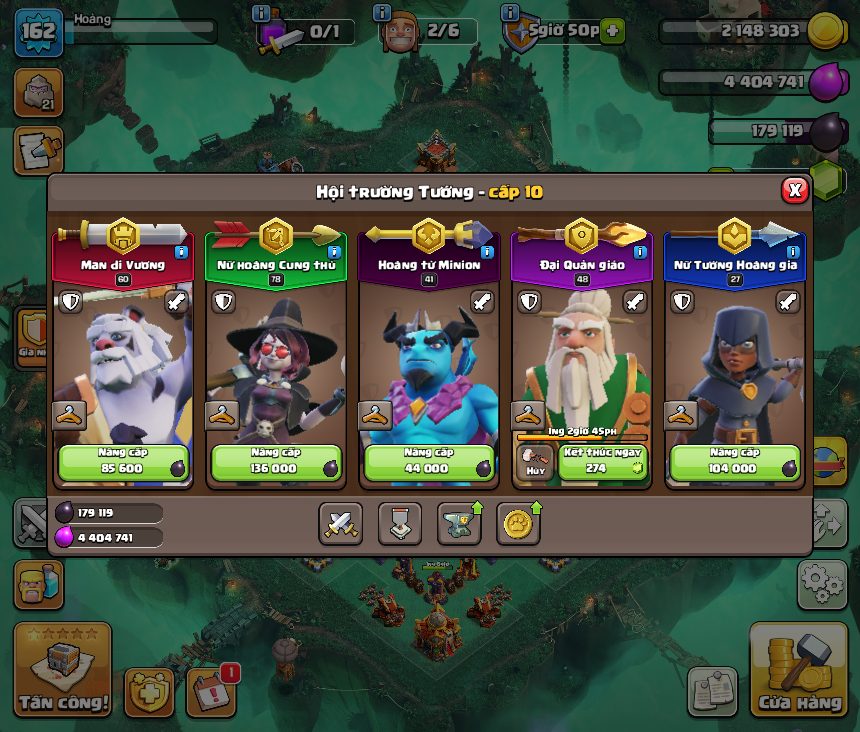Image resolution: width=860 pixels, height=732 pixels.
Task: Show Nữ Tướng Hoàng gia info
Action: coord(793,253)
